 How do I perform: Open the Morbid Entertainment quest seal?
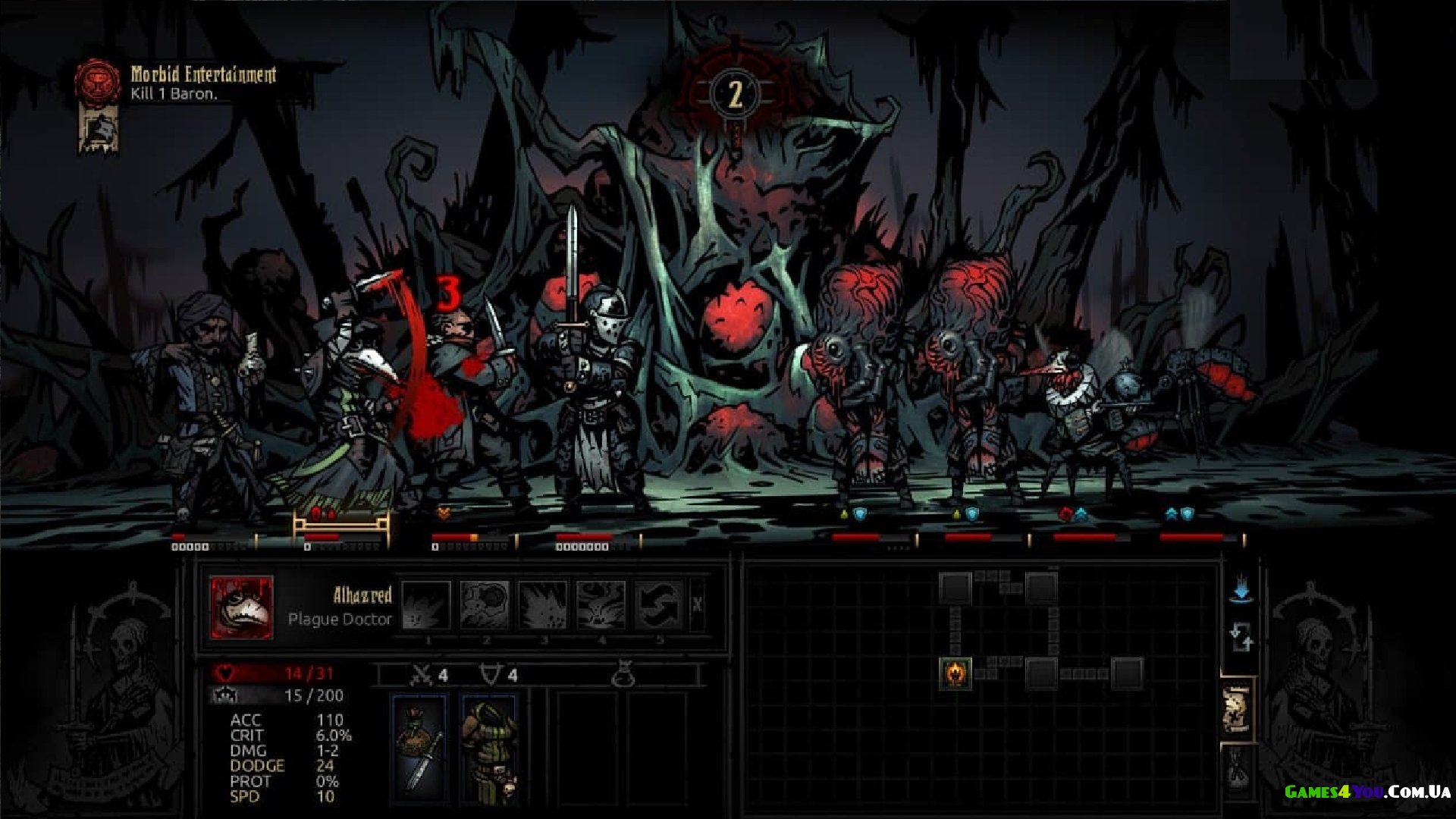[98, 81]
